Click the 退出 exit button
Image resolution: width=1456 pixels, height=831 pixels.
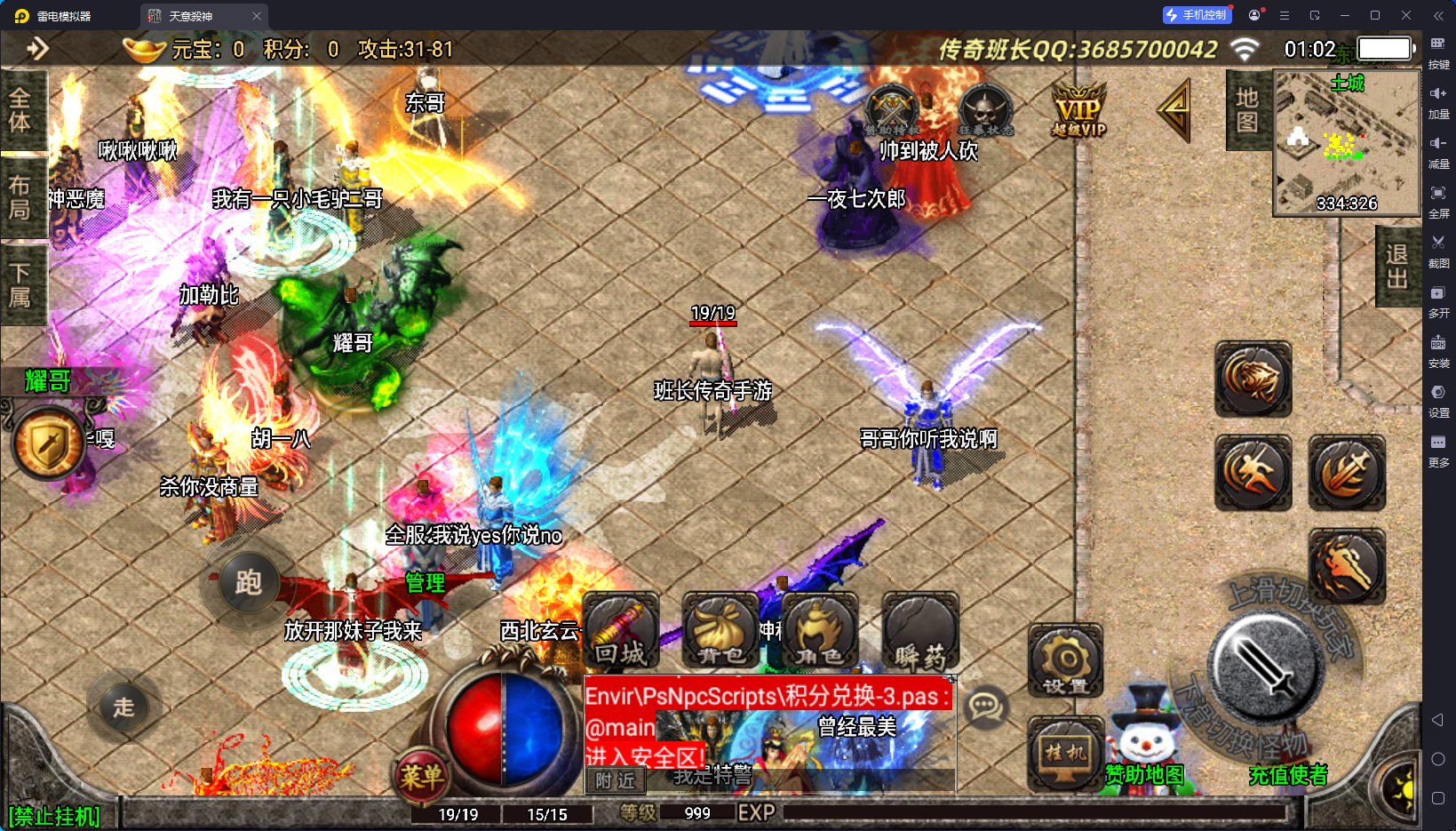click(x=1397, y=267)
